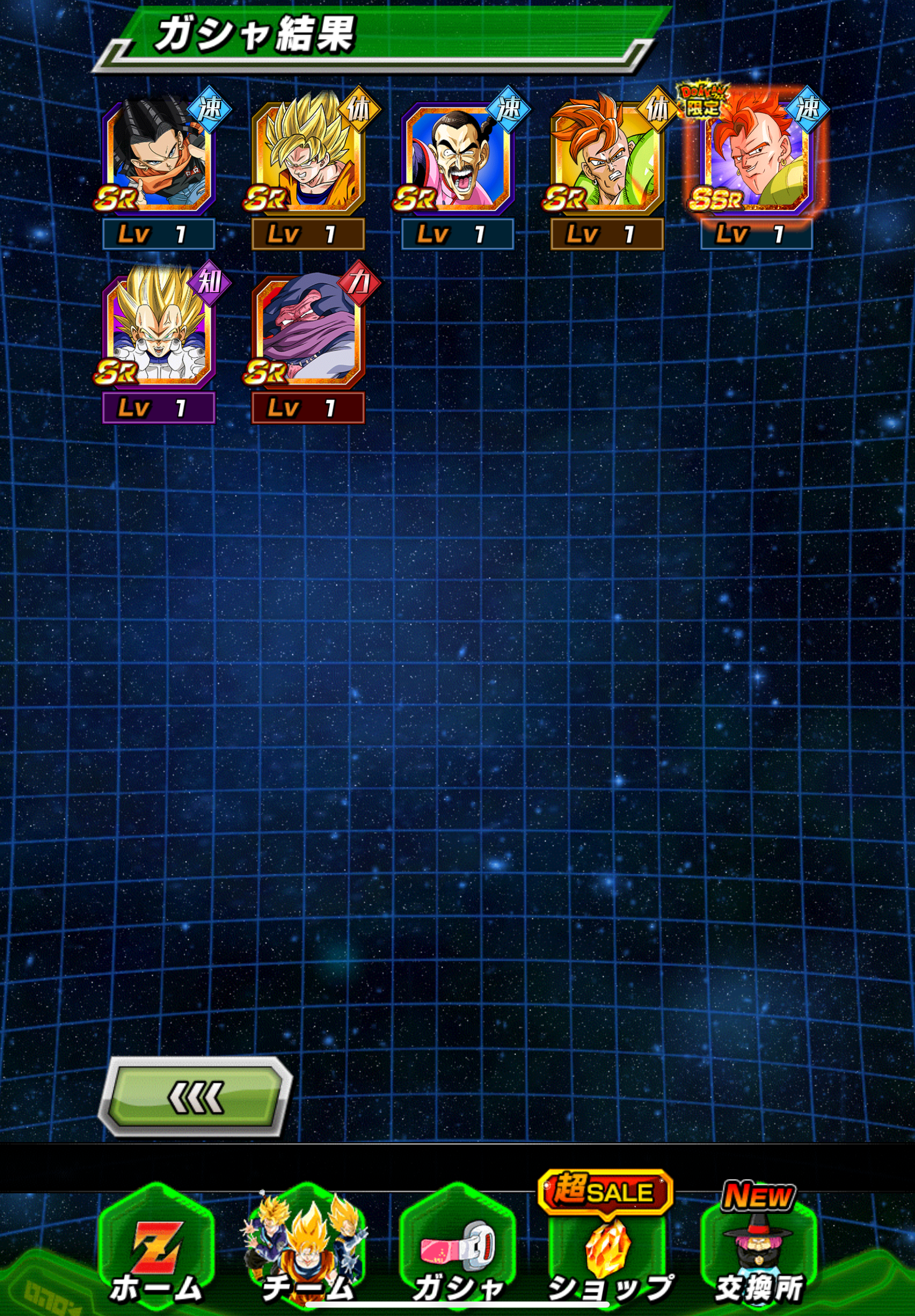Tap the Super Saiyan Goku SR card
915x1316 pixels.
(x=308, y=158)
